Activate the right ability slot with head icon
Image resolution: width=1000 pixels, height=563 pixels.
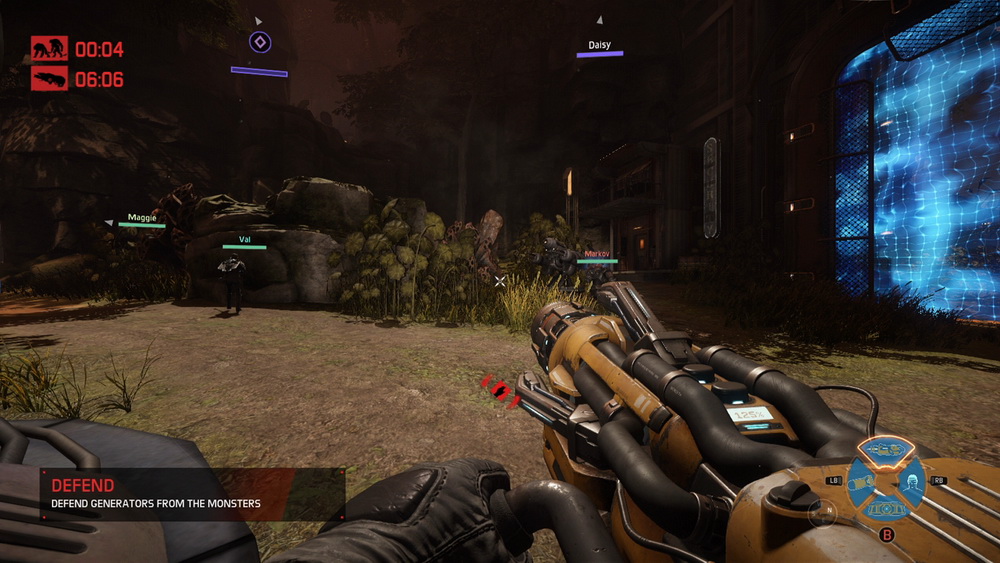point(910,484)
